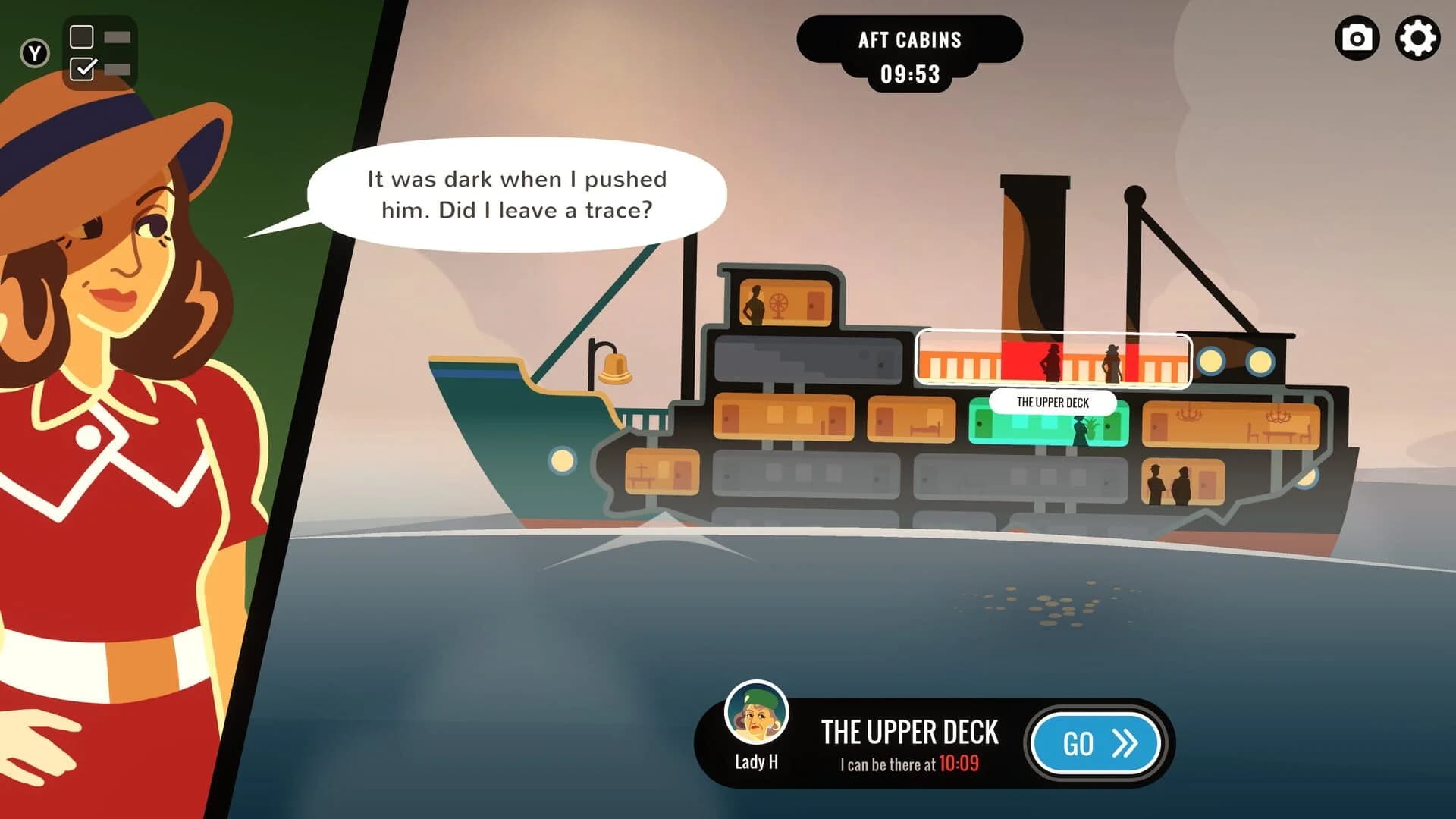Image resolution: width=1456 pixels, height=819 pixels.
Task: Click the double chevron on the GO button
Action: (x=1124, y=743)
